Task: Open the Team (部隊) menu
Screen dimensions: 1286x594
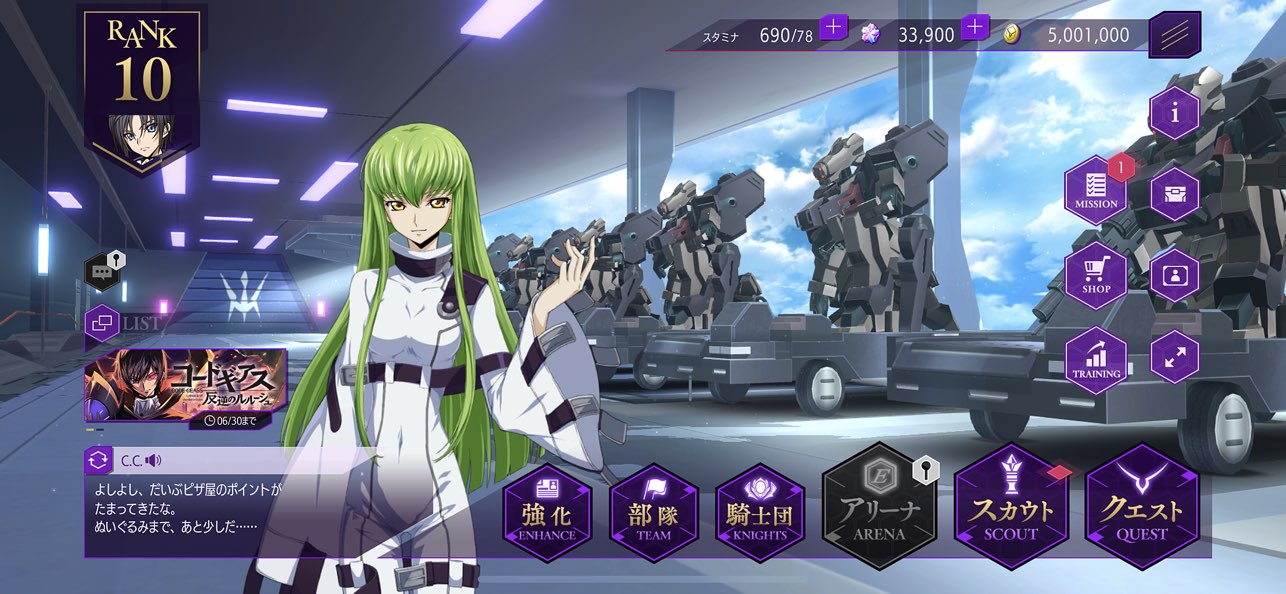Action: pos(654,513)
